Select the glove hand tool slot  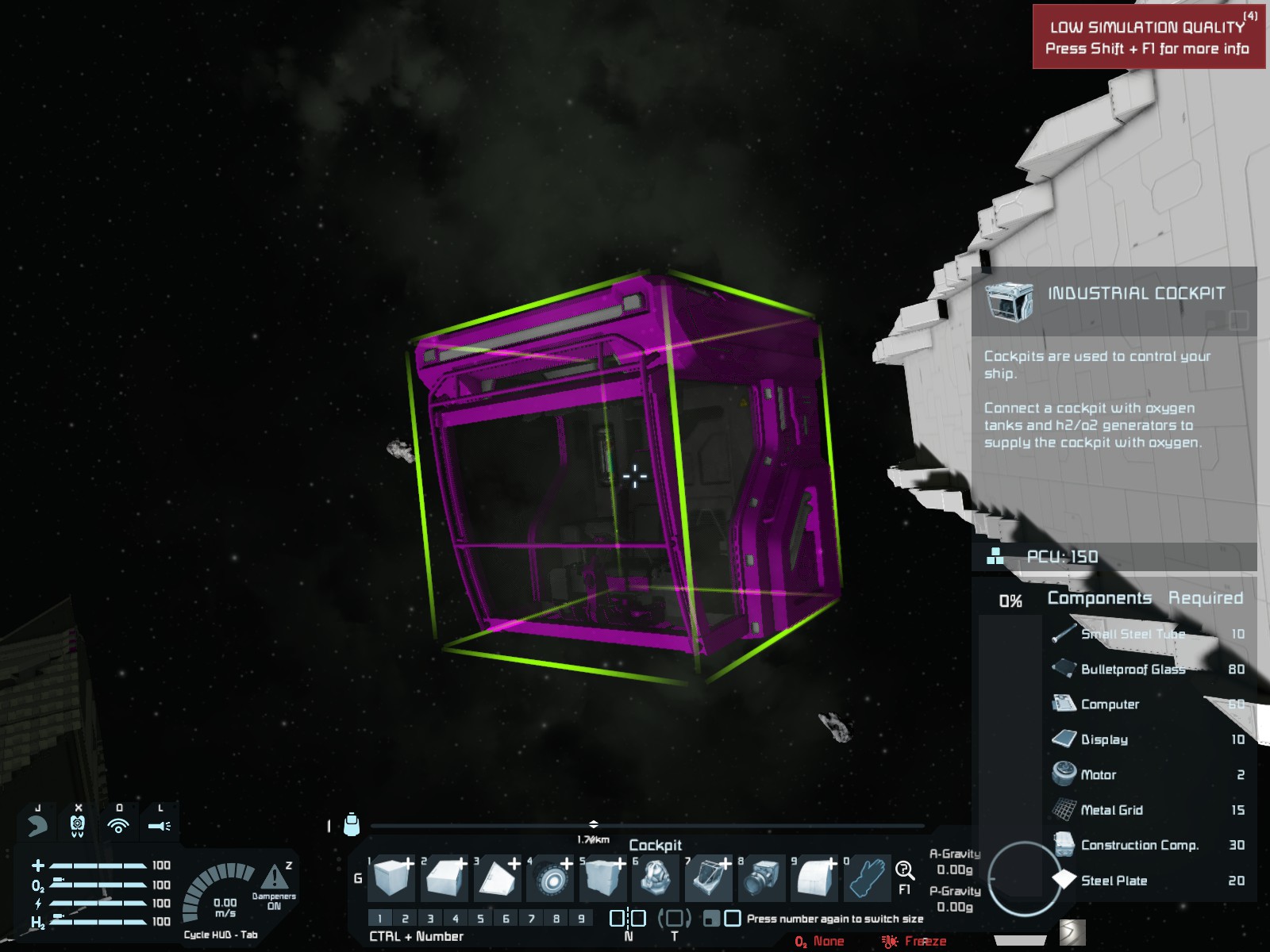(x=867, y=879)
